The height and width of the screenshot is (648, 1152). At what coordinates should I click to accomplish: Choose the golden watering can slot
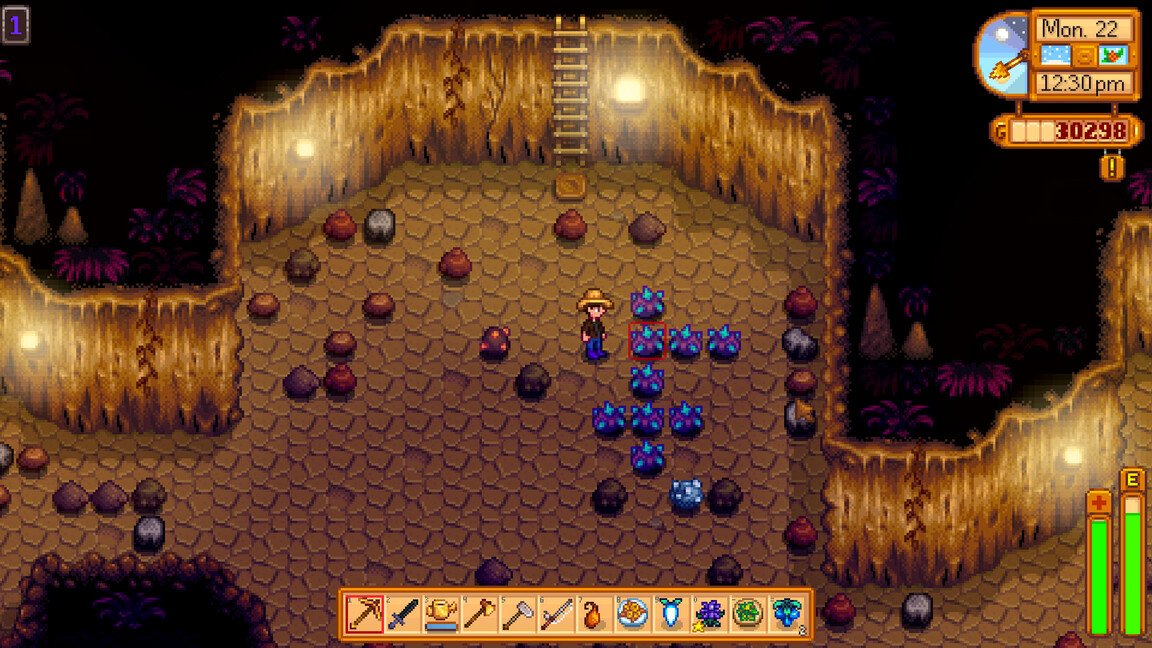(x=441, y=613)
